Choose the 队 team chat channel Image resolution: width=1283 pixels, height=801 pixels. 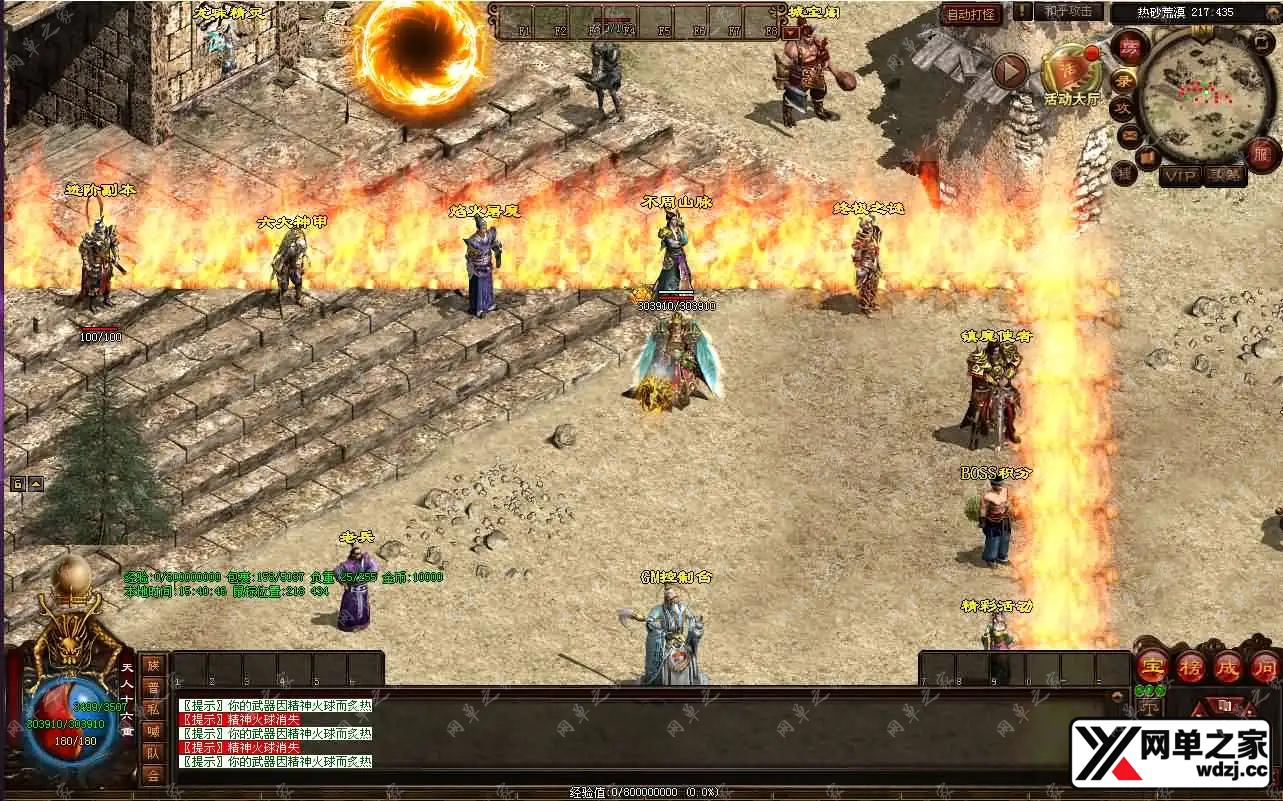pos(153,752)
